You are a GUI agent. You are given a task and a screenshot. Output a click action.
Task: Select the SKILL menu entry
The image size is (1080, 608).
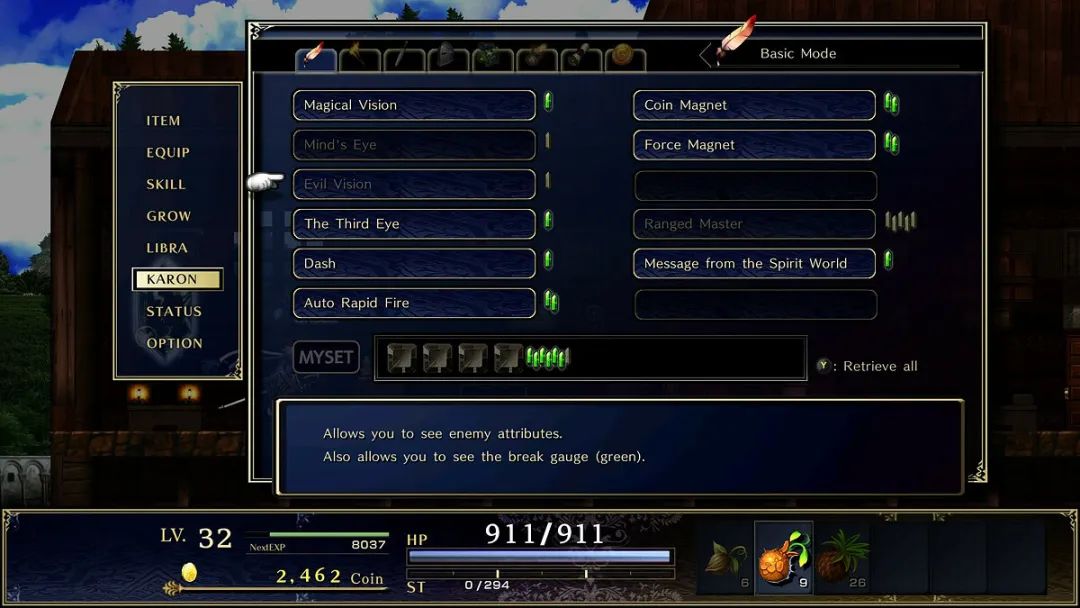tap(166, 184)
